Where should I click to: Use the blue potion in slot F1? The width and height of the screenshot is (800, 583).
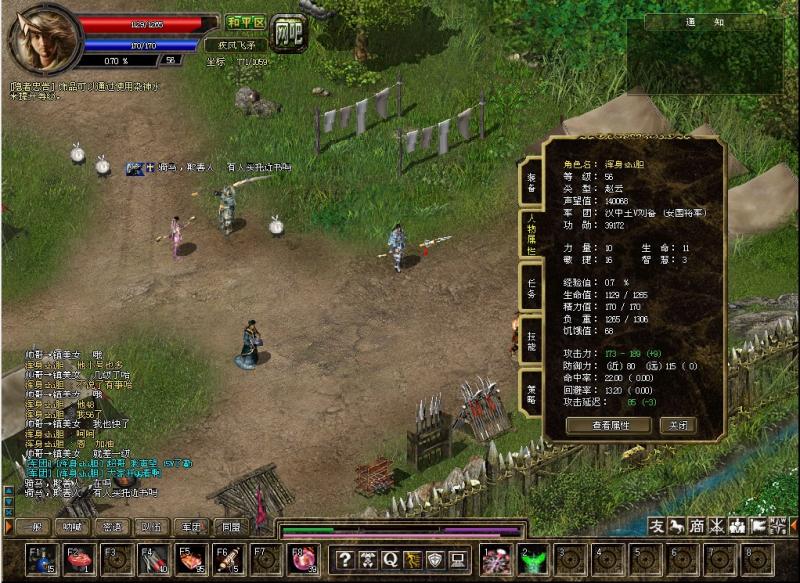point(40,559)
